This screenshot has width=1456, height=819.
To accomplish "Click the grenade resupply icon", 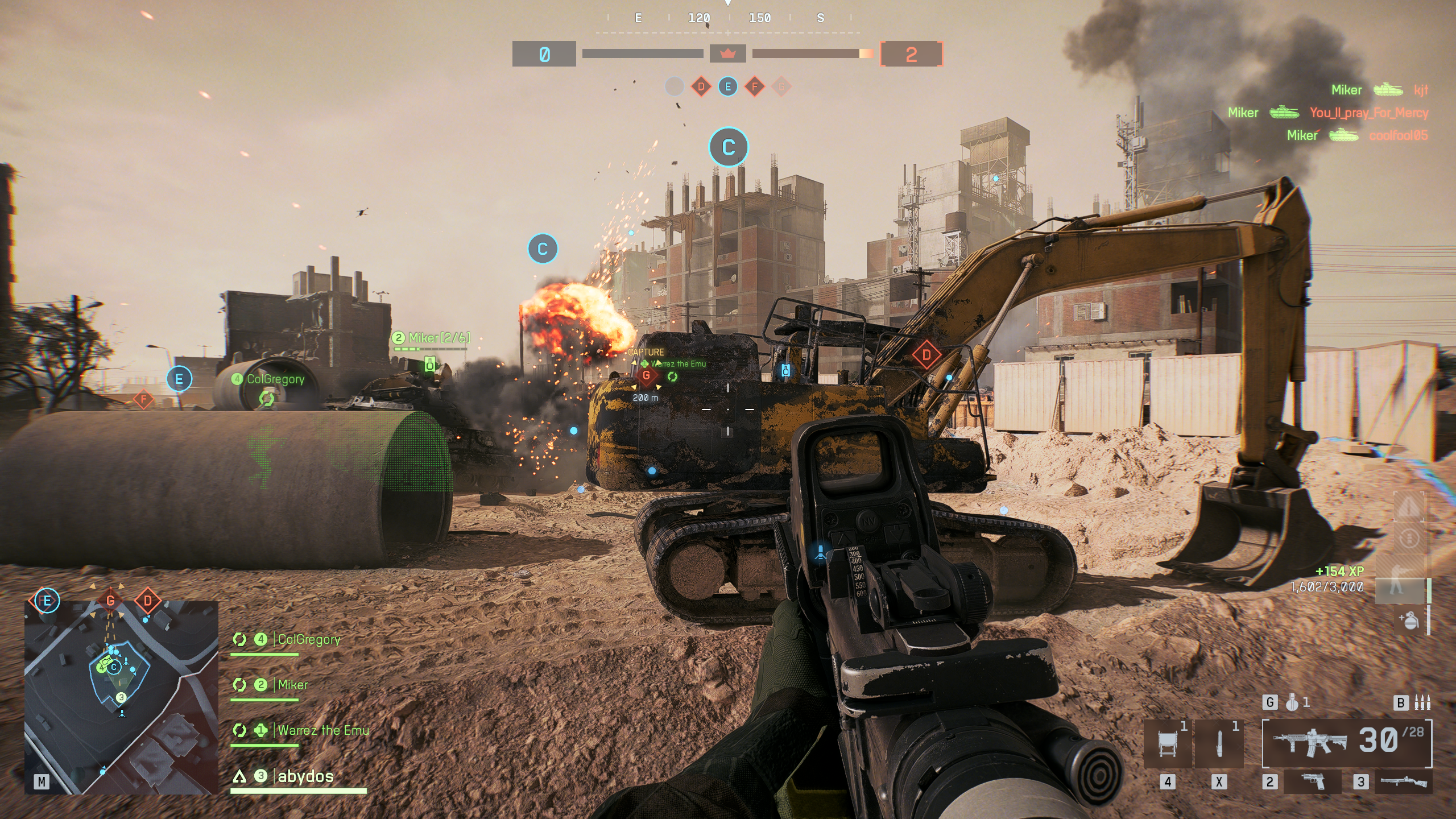I will point(1409,620).
